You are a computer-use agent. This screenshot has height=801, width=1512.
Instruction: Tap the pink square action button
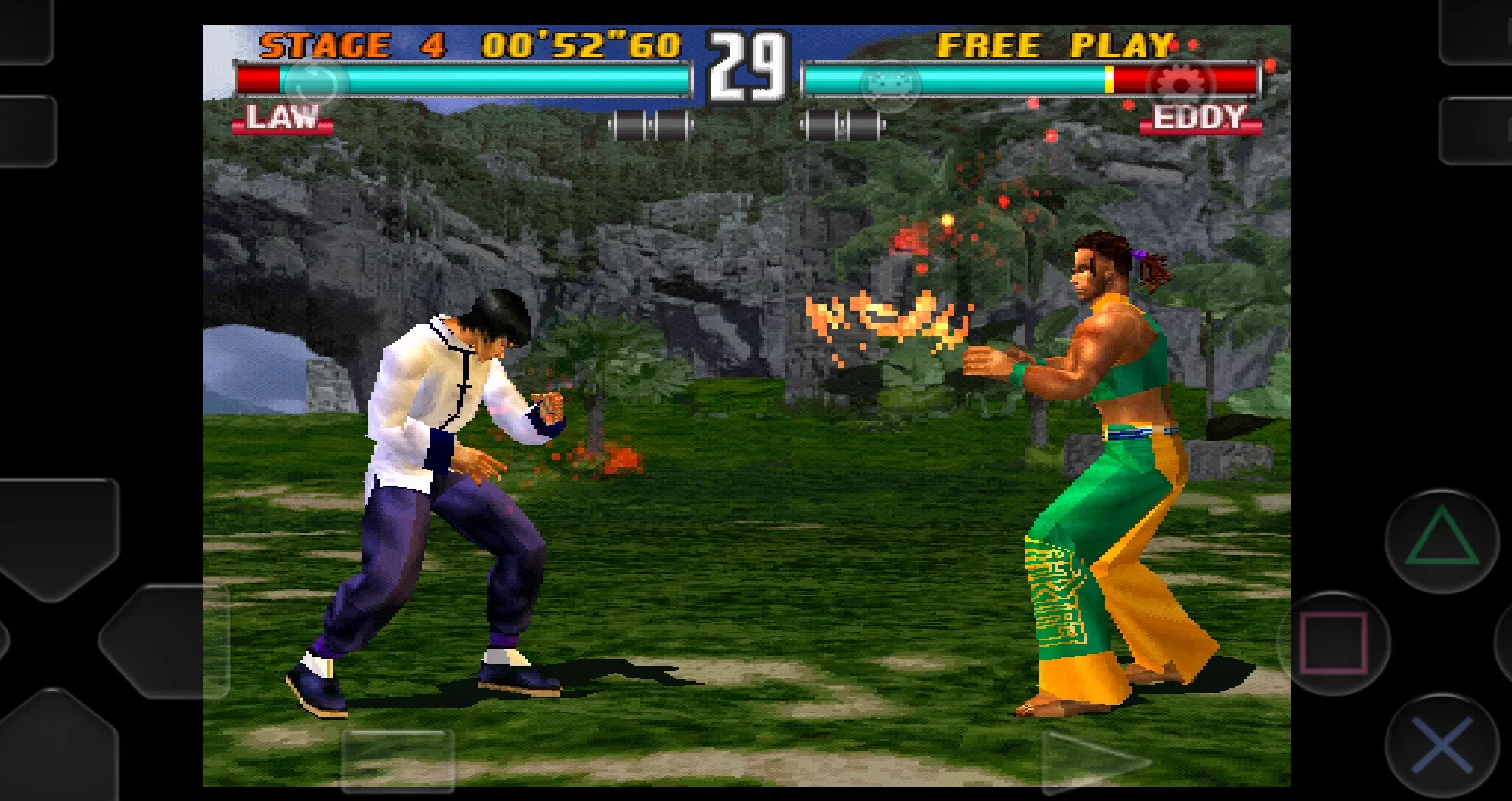pyautogui.click(x=1334, y=643)
